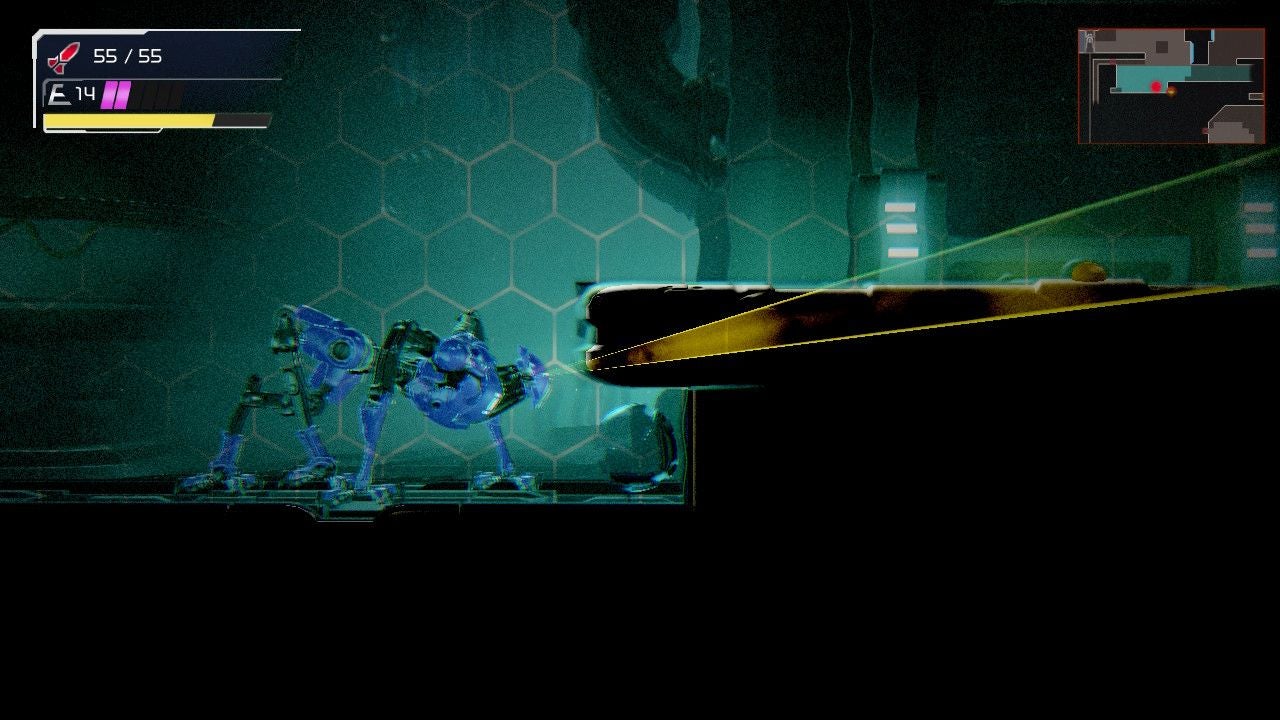Click the yellow Aeion gauge bar
Viewport: 1280px width, 720px height.
tap(125, 121)
